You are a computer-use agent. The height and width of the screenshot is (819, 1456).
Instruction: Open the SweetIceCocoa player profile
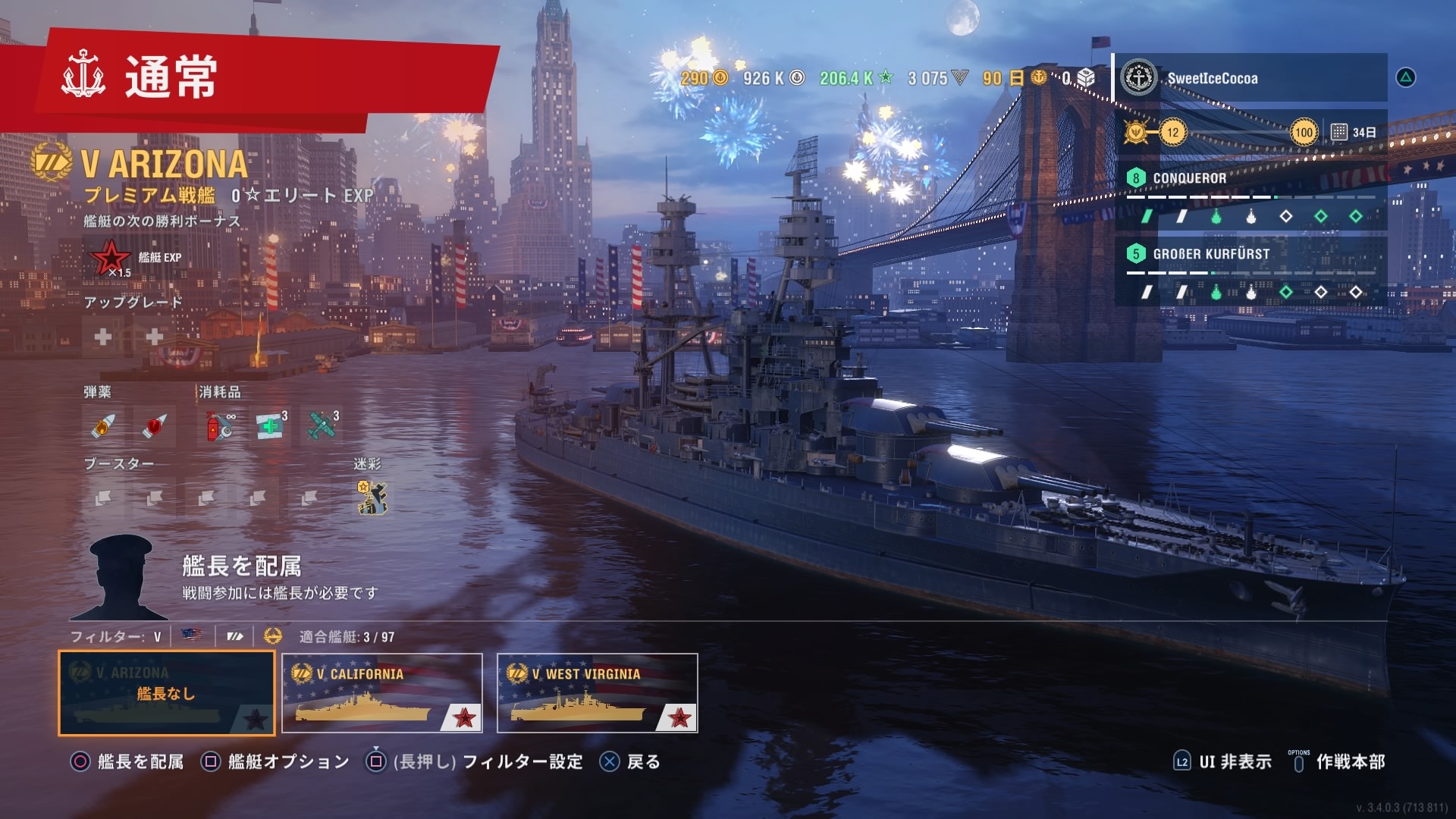[x=1250, y=78]
